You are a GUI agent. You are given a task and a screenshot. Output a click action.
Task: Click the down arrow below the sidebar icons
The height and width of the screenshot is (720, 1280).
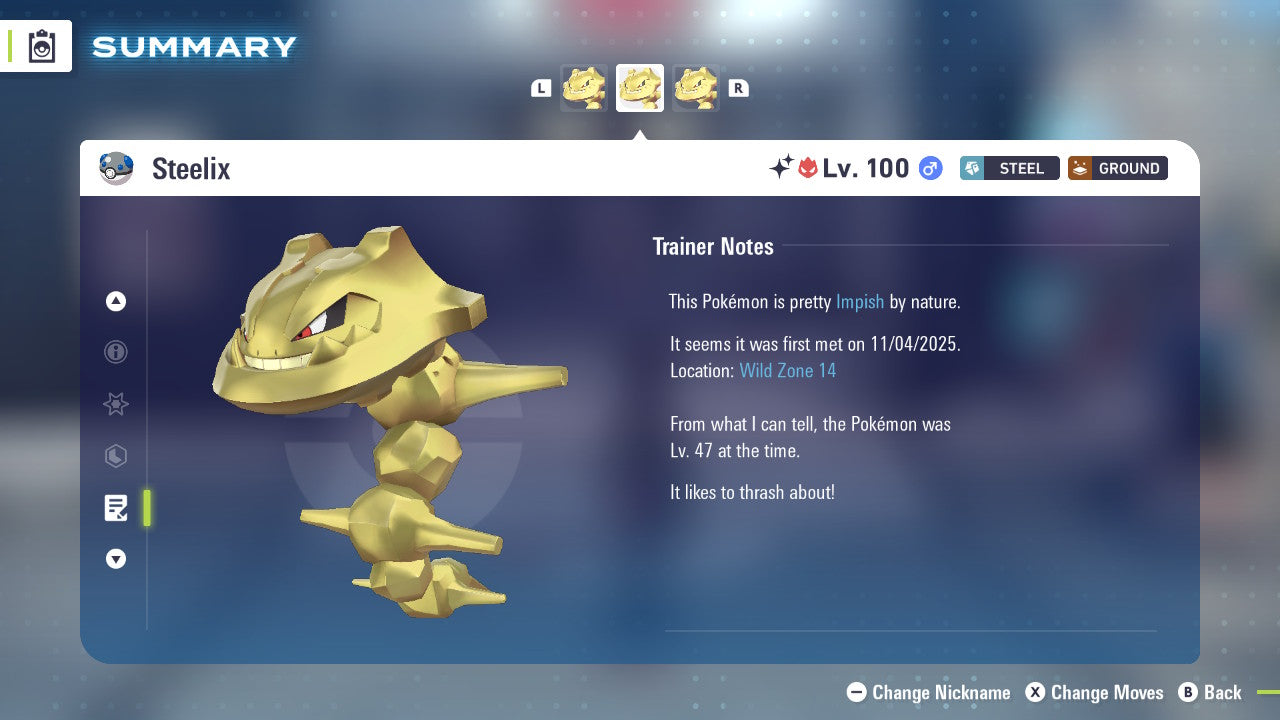(116, 559)
